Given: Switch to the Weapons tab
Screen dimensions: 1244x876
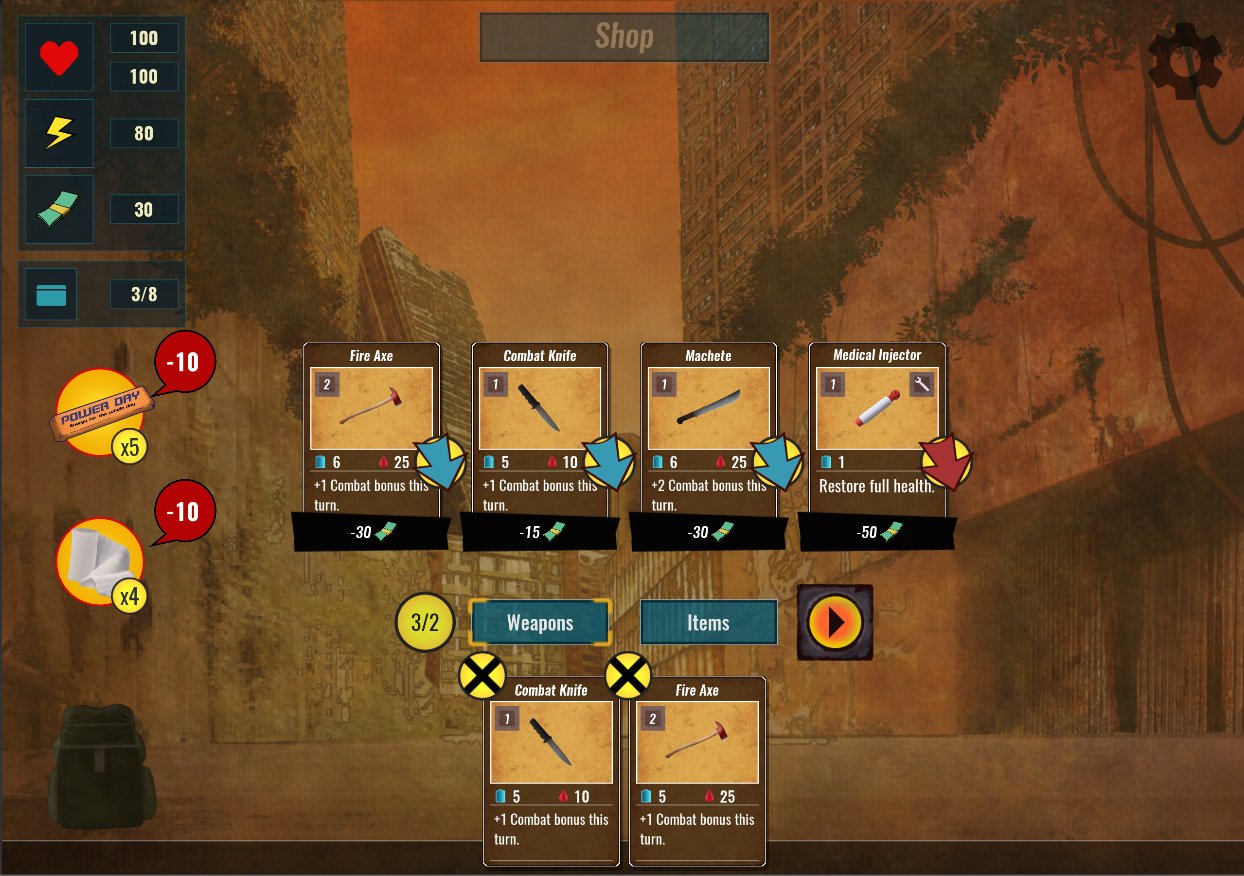Looking at the screenshot, I should coord(540,623).
